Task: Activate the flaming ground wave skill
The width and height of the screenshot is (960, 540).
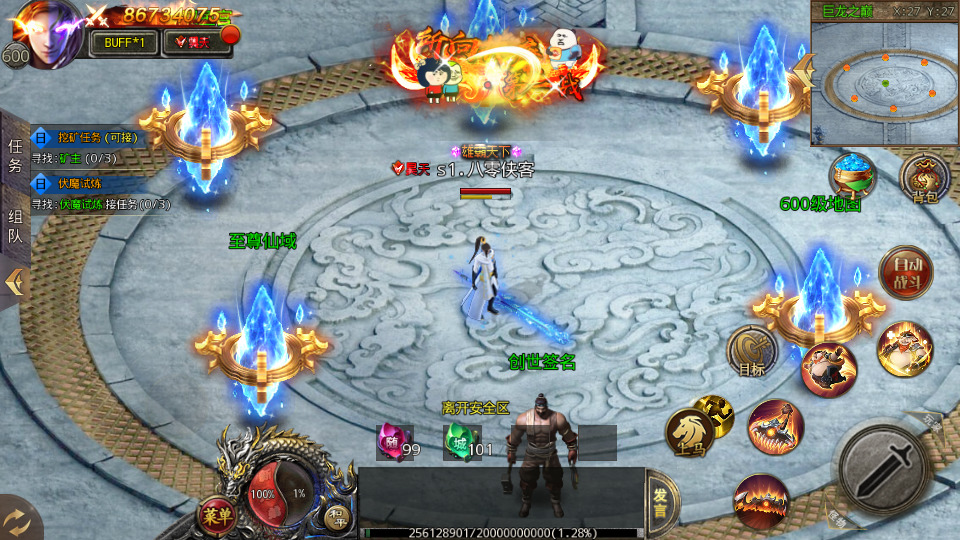Action: point(761,499)
